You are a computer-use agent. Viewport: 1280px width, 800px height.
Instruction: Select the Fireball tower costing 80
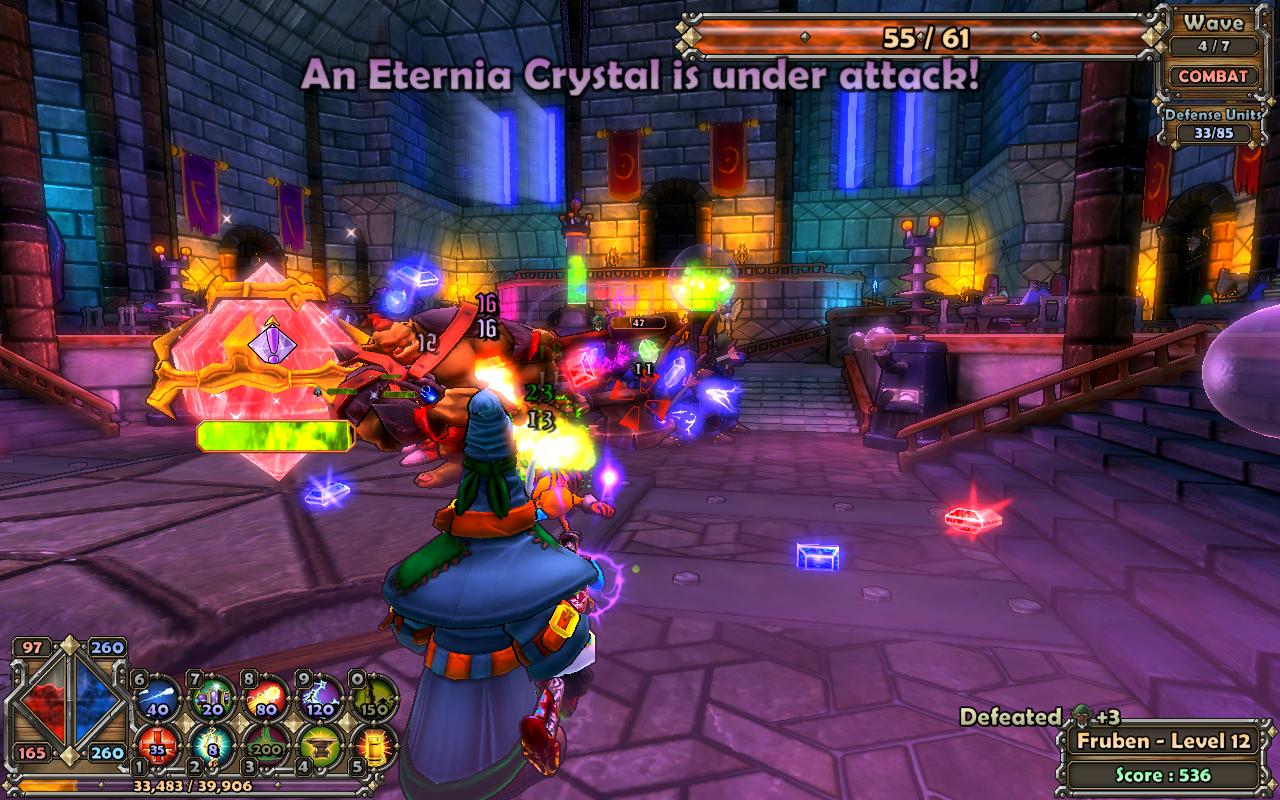[267, 697]
